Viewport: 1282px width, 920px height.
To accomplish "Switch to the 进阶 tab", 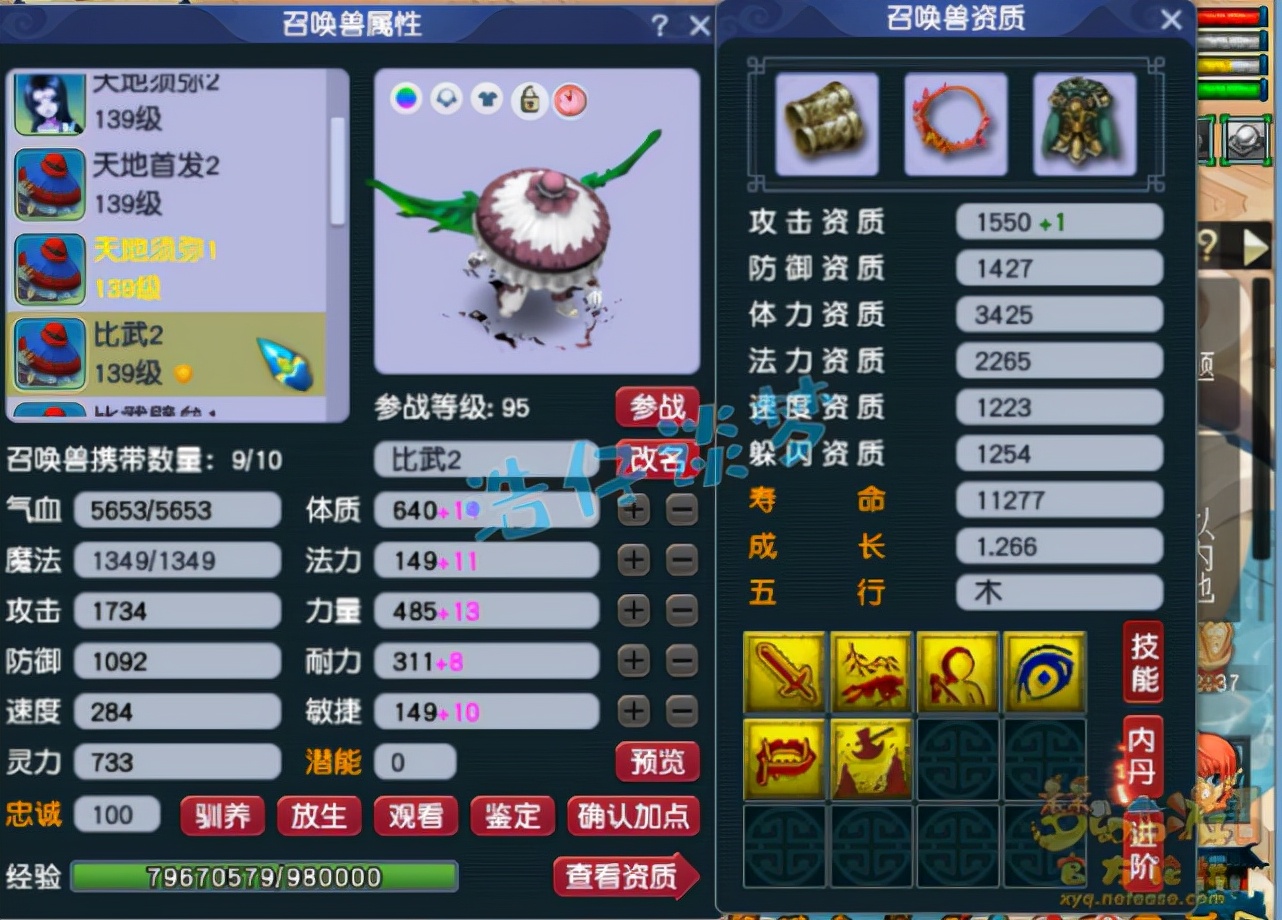I will 1141,845.
